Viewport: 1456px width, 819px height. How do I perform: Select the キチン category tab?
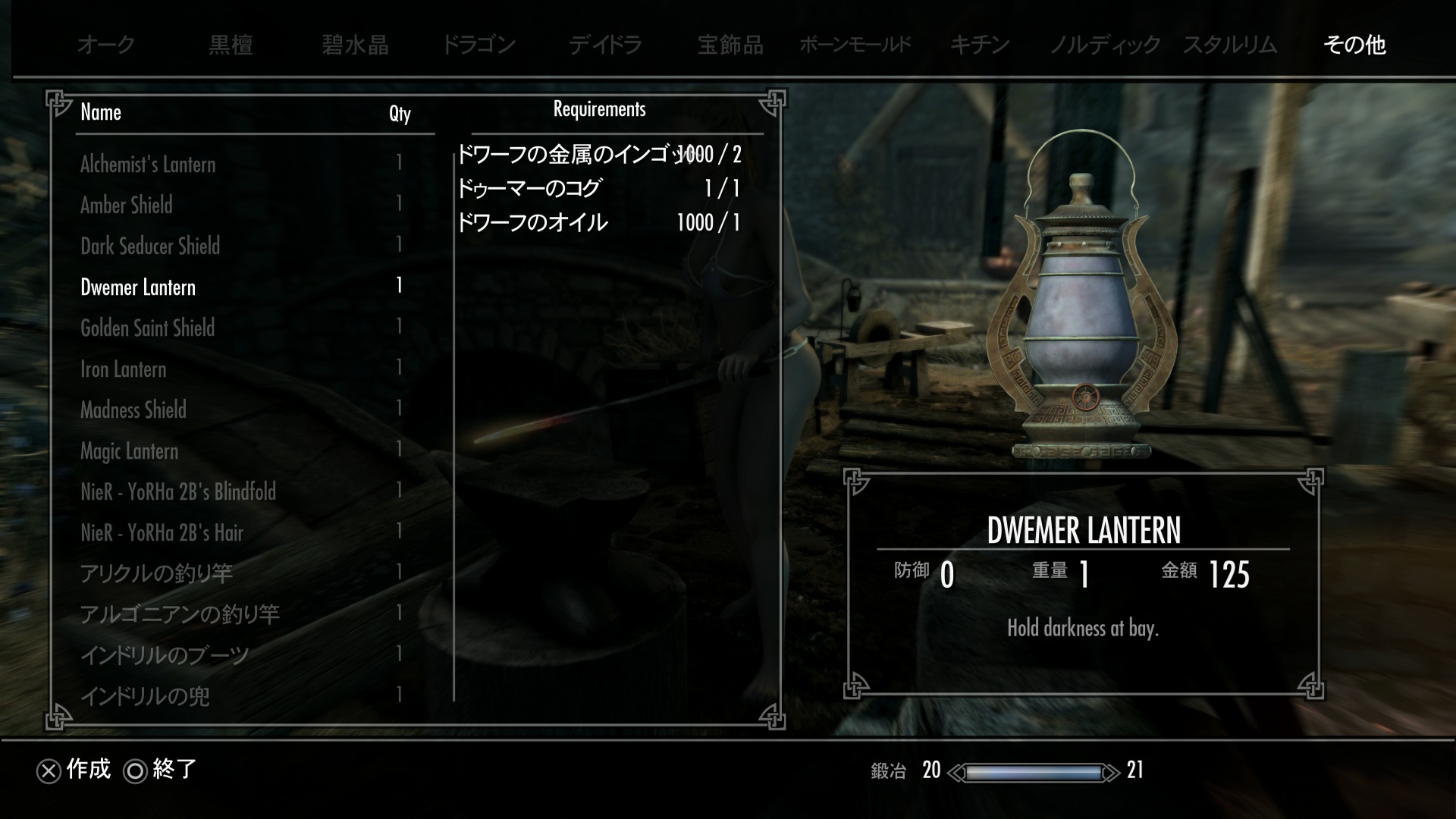[980, 45]
